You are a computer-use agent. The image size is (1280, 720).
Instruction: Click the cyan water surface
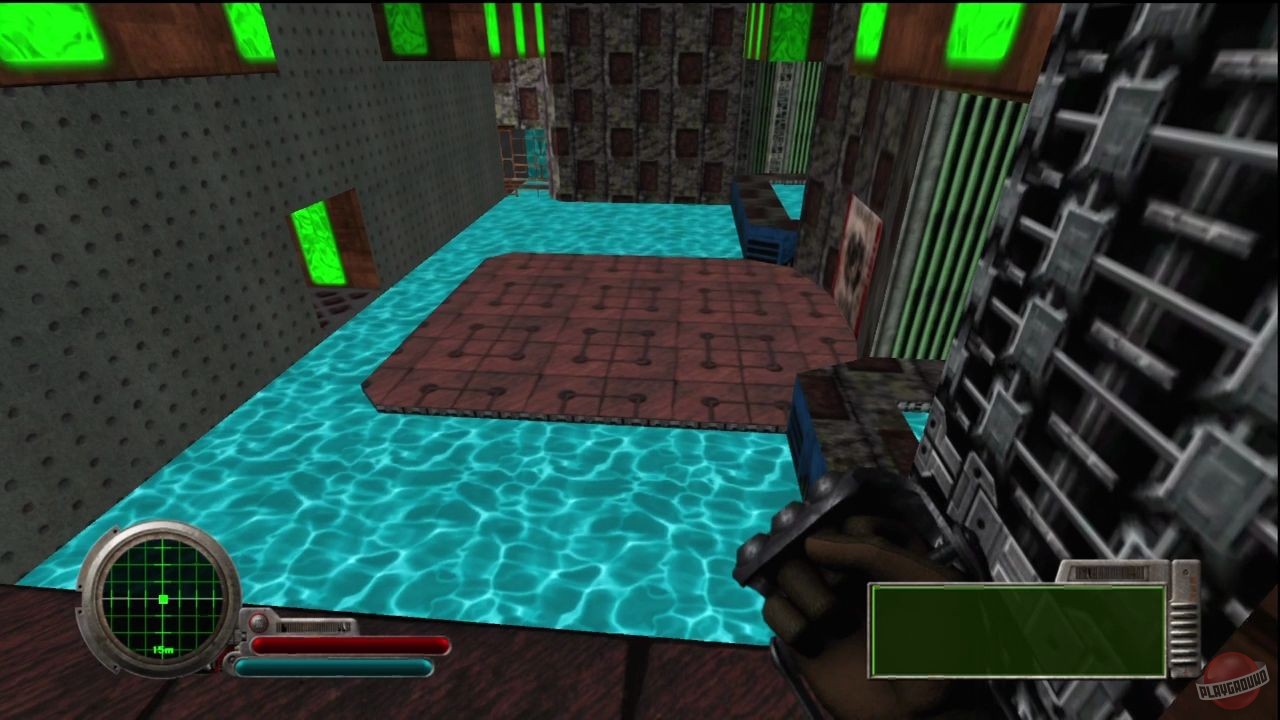(450, 500)
